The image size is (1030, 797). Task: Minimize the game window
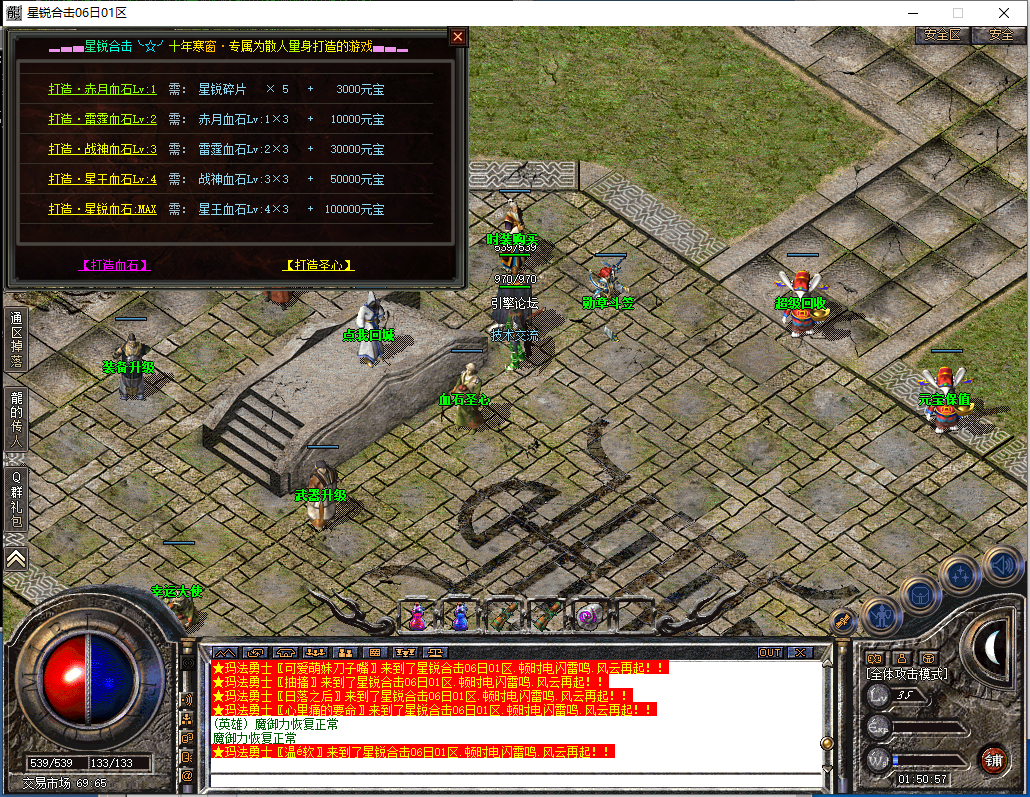(x=911, y=13)
